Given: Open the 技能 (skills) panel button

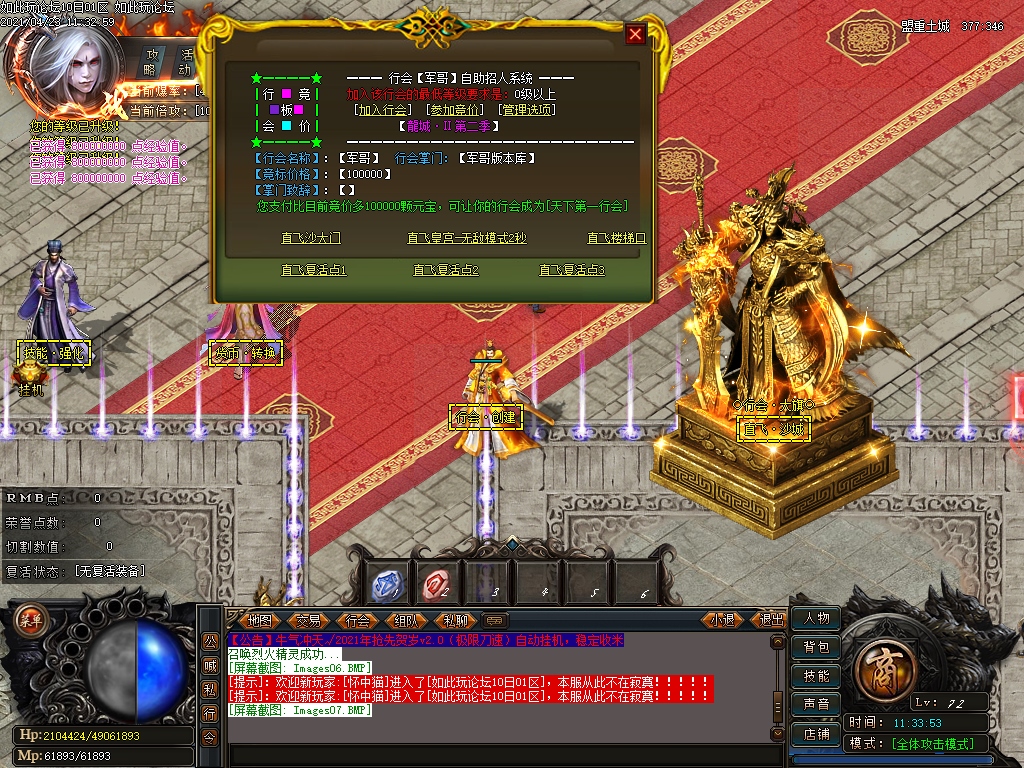Looking at the screenshot, I should click(x=816, y=676).
